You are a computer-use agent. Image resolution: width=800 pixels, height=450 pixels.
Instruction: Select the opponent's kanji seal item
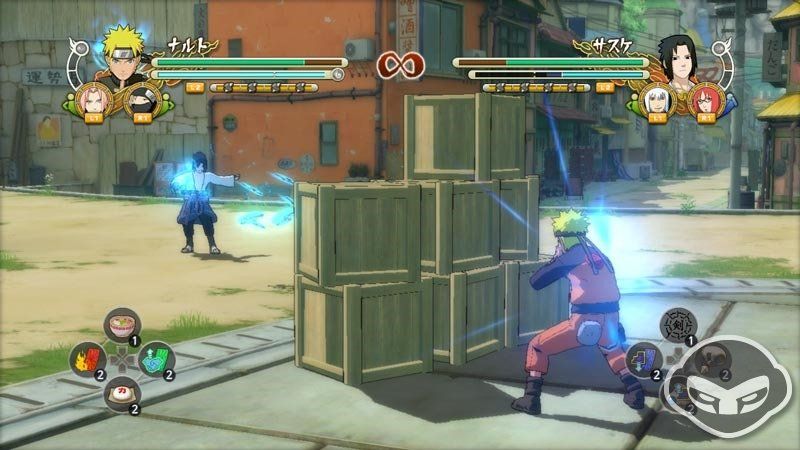[x=676, y=325]
